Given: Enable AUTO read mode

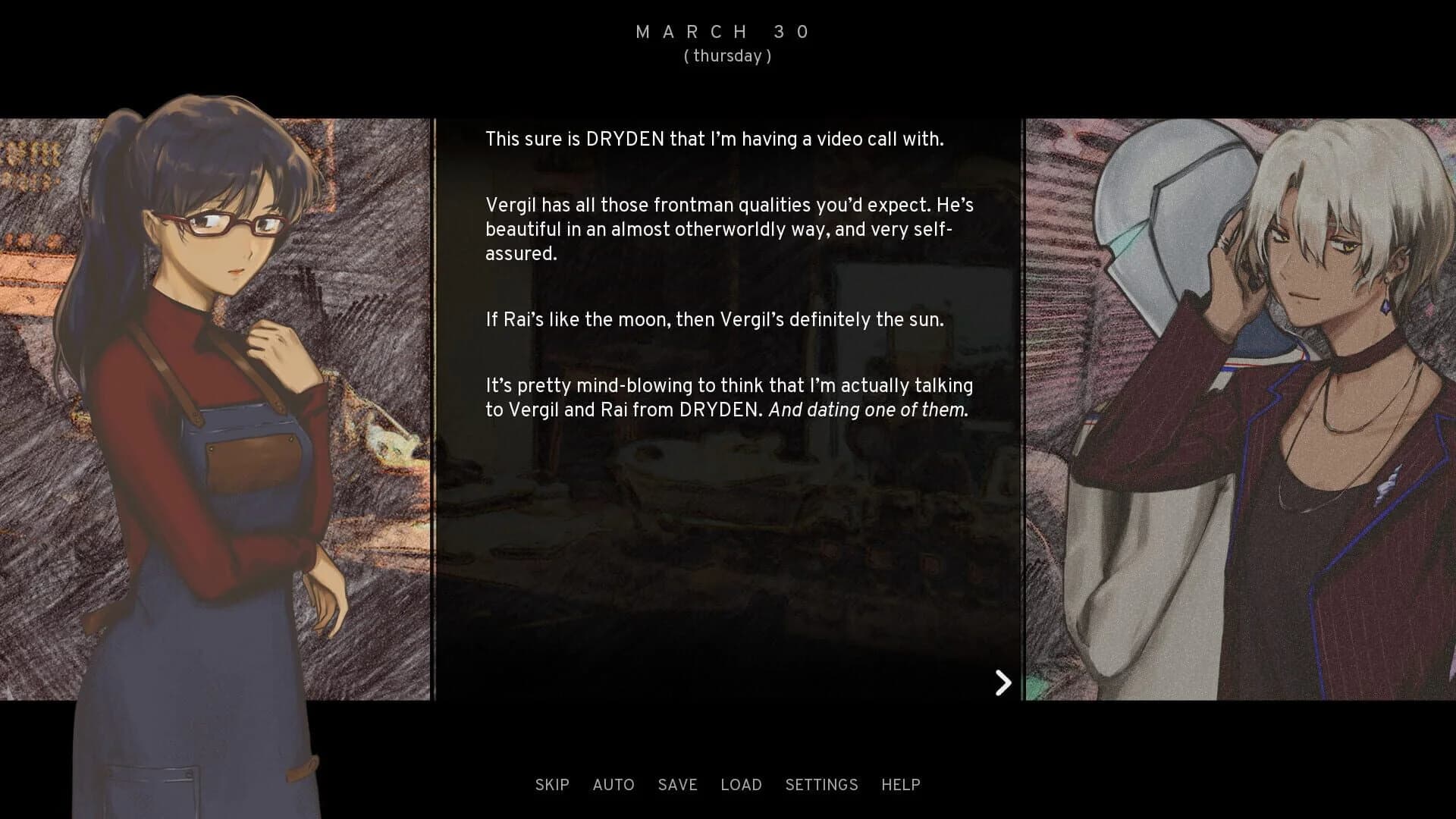Looking at the screenshot, I should [614, 785].
